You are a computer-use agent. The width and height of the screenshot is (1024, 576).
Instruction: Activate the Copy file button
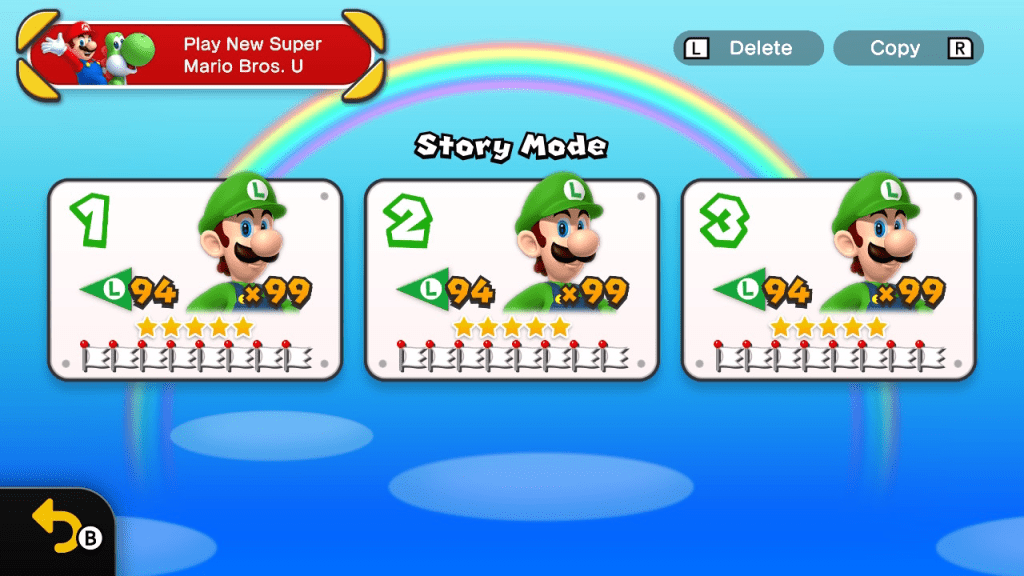[x=908, y=48]
